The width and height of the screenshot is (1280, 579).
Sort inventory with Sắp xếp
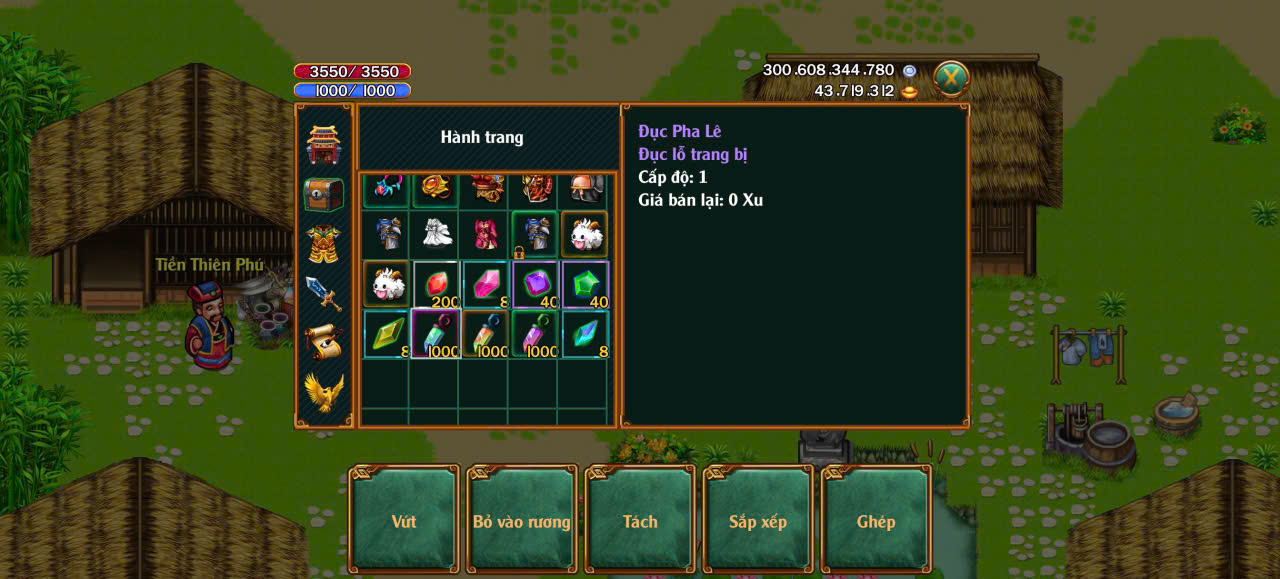pos(758,521)
